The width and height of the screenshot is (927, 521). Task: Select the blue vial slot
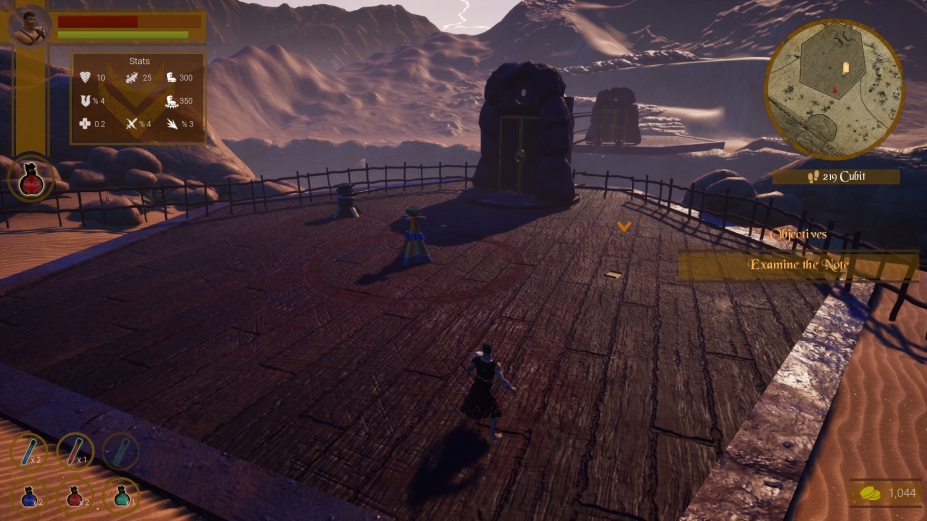[x=30, y=451]
